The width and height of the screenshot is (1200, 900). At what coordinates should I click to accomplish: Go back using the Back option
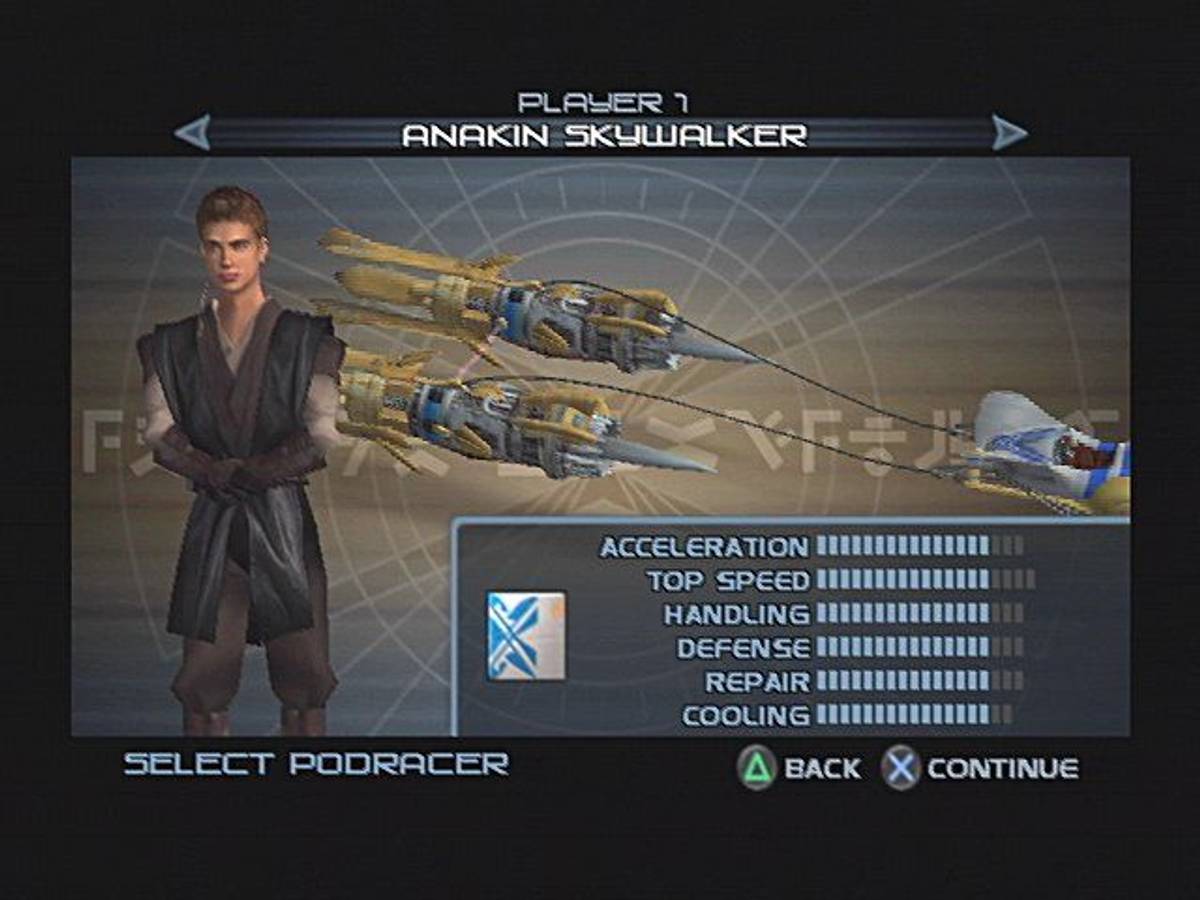(x=800, y=768)
